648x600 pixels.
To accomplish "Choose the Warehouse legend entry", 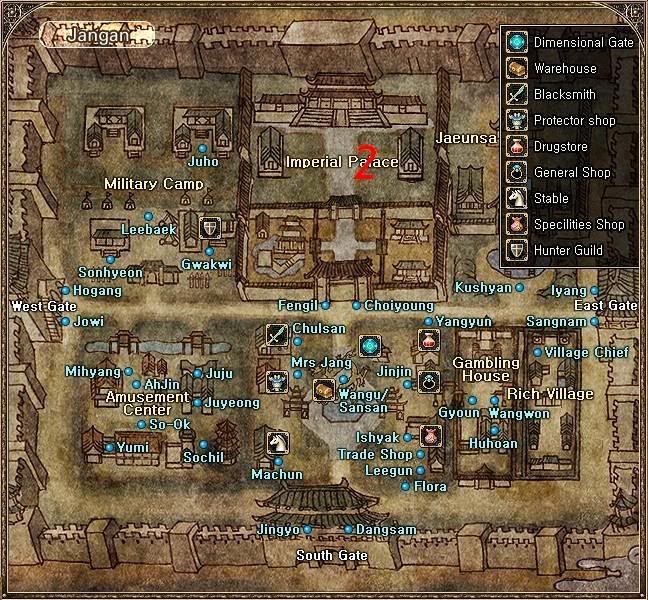I will (x=565, y=69).
